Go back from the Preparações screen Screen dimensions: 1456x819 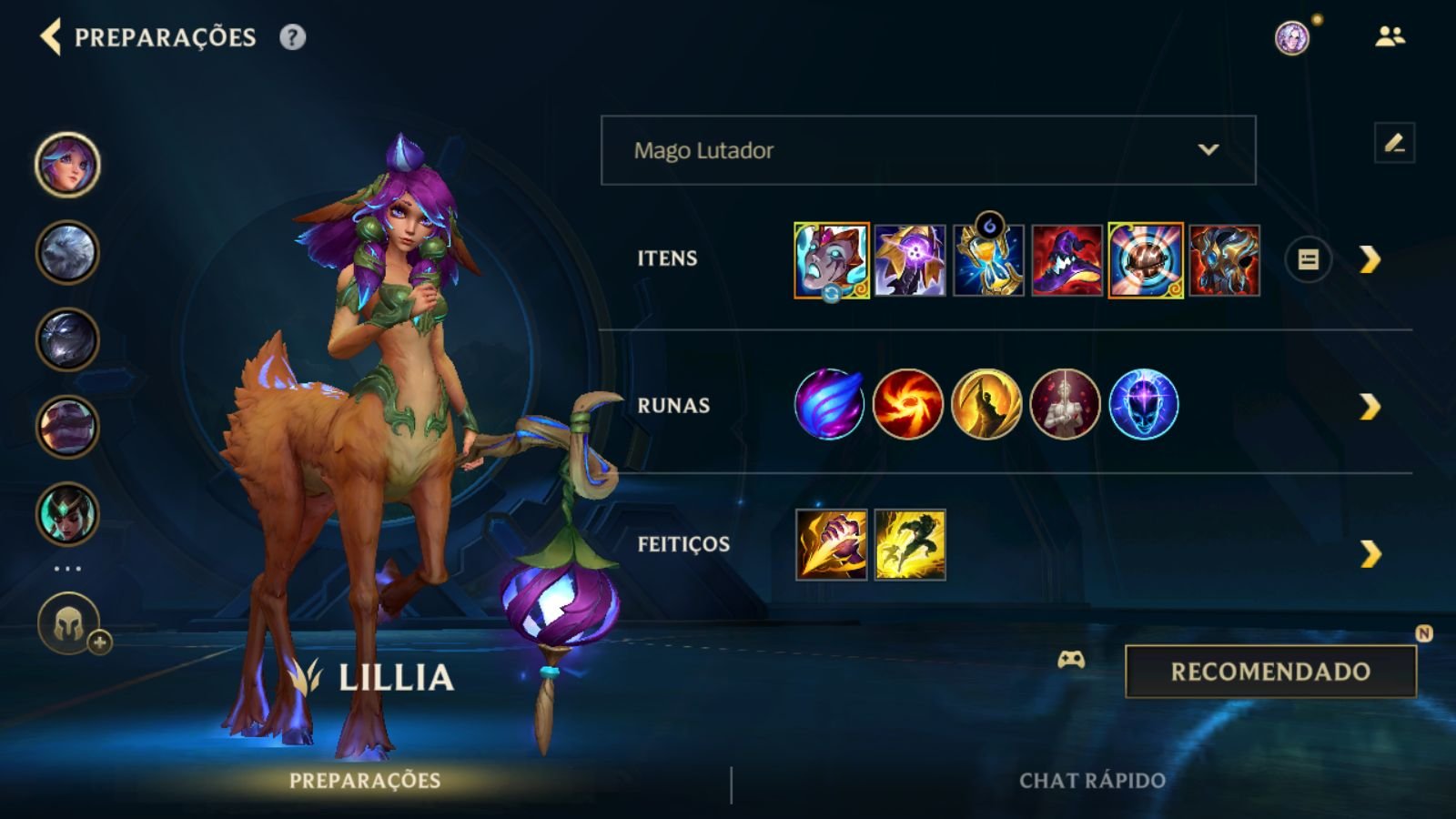[51, 37]
